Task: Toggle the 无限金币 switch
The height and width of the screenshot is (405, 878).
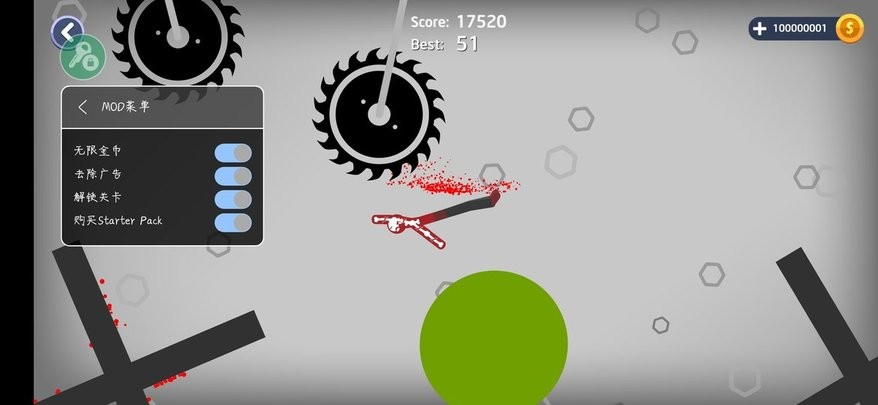Action: click(x=233, y=153)
